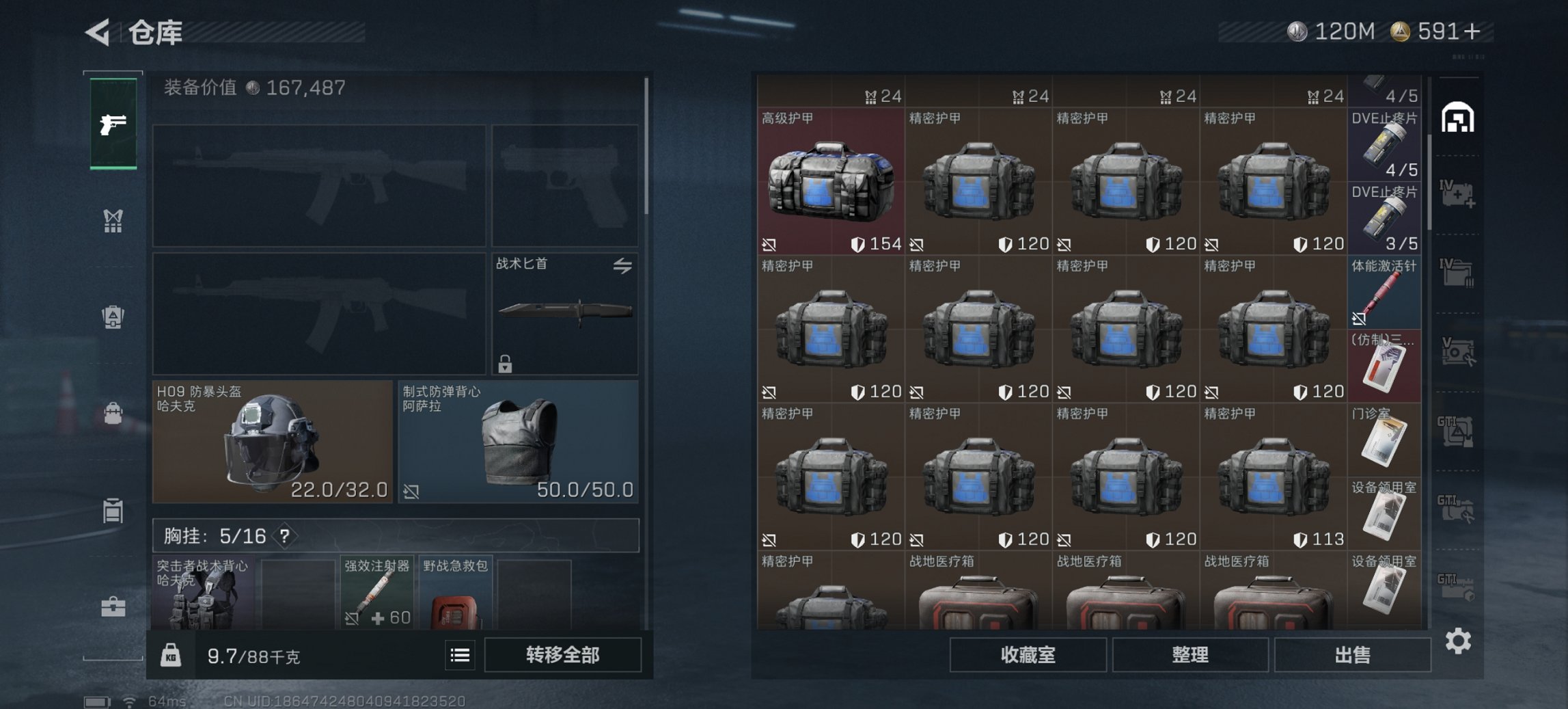Viewport: 1568px width, 709px height.
Task: Select the pistol weapons category icon
Action: coord(113,126)
